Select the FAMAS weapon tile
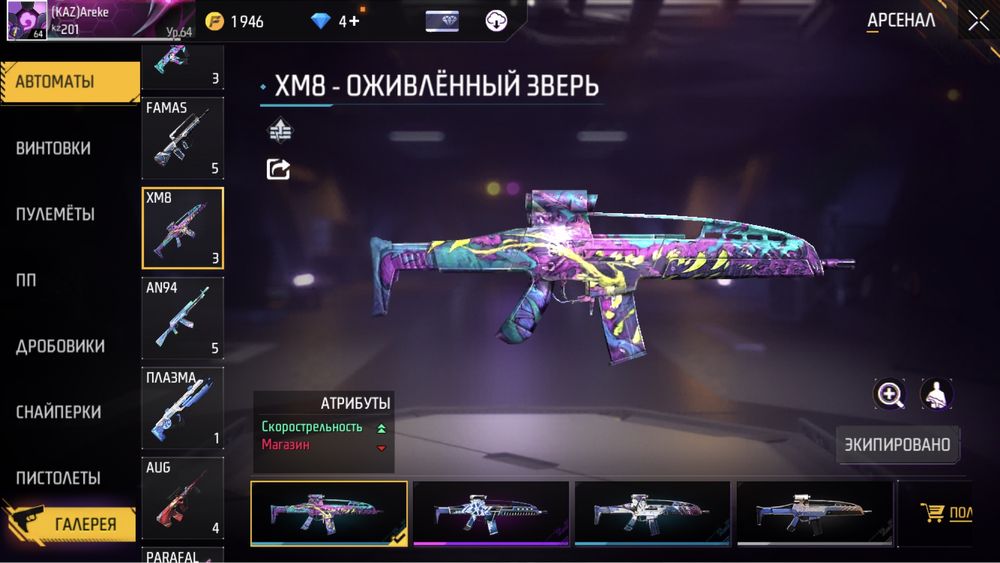Viewport: 1000px width, 563px height. point(182,139)
